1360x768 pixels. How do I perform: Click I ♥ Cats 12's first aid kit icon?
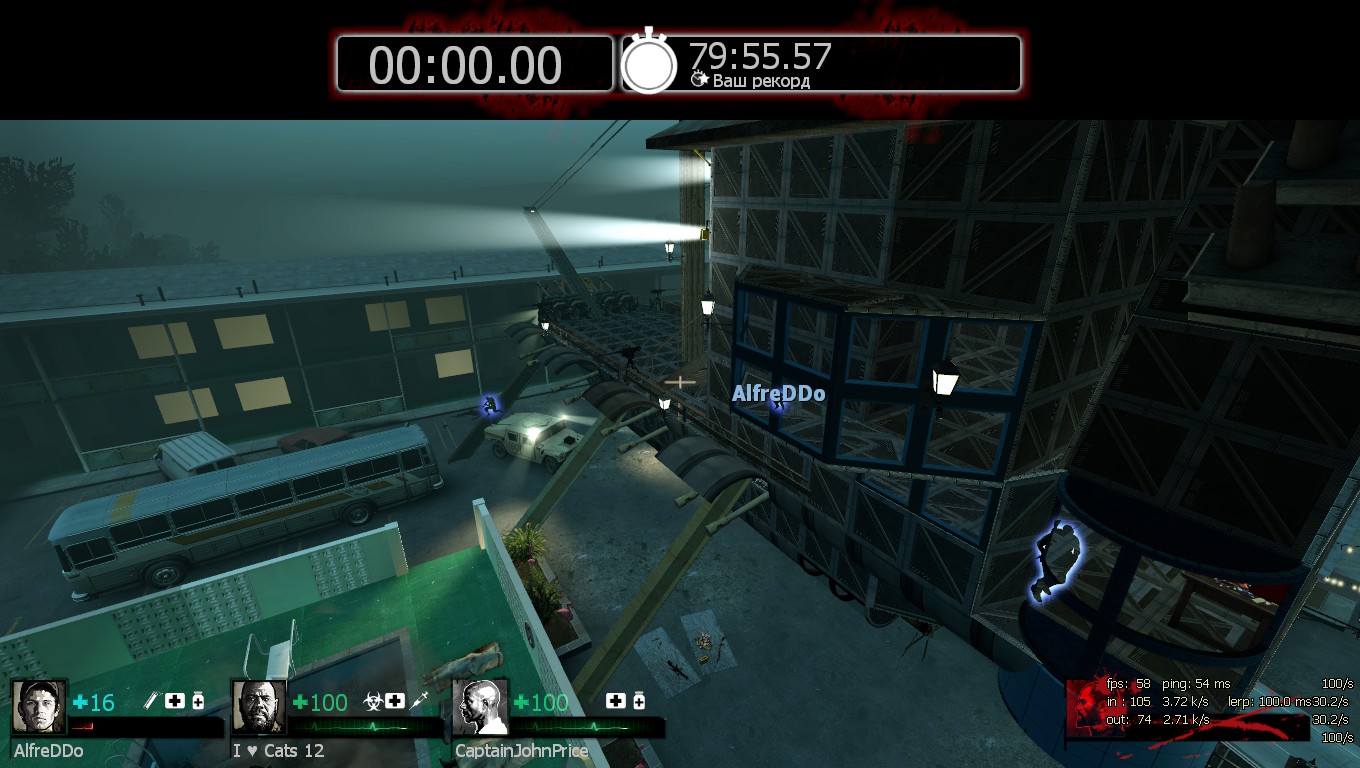point(395,701)
